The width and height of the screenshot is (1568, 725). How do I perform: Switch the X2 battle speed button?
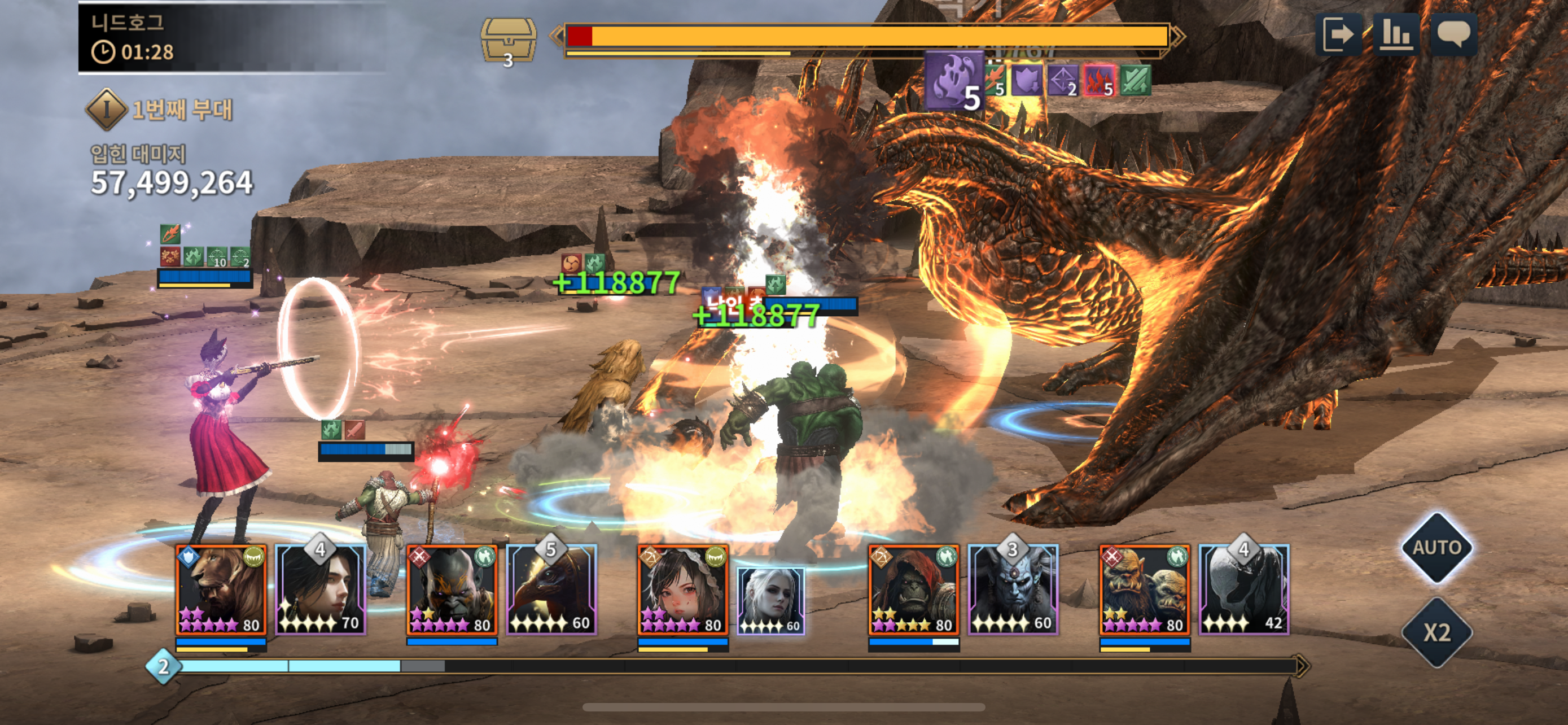[1436, 632]
